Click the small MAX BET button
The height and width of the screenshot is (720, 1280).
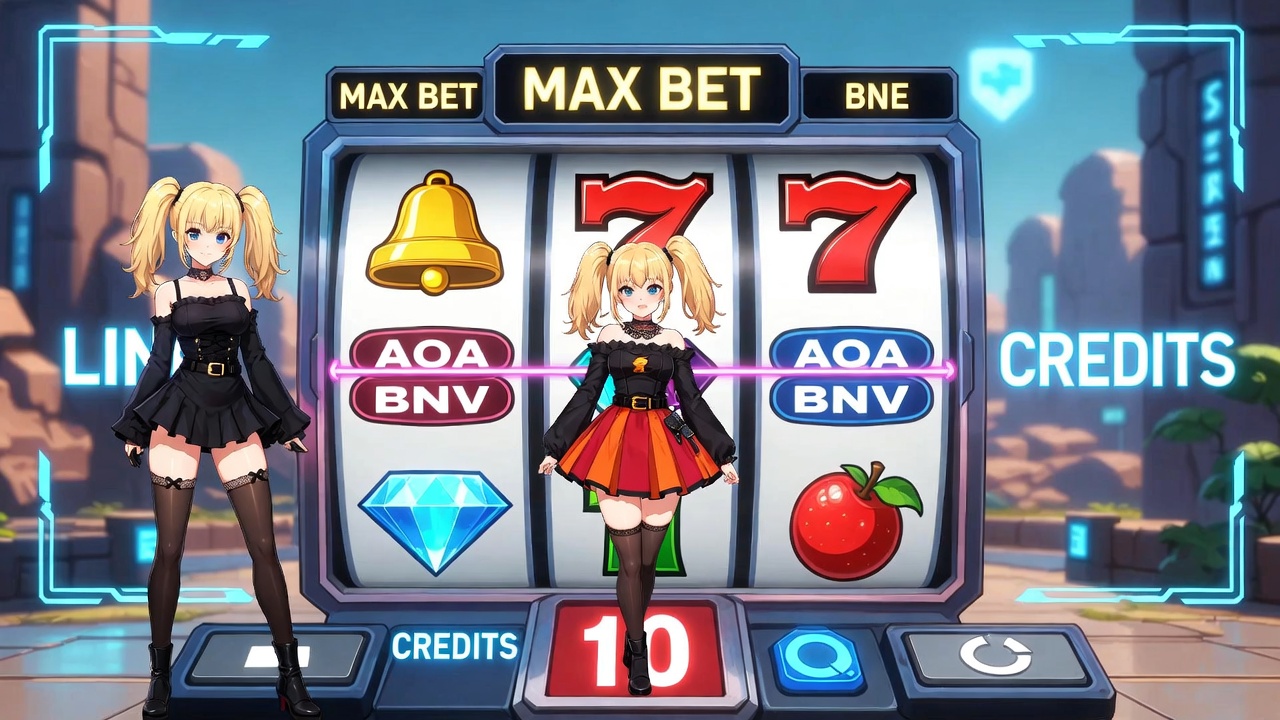pos(408,96)
